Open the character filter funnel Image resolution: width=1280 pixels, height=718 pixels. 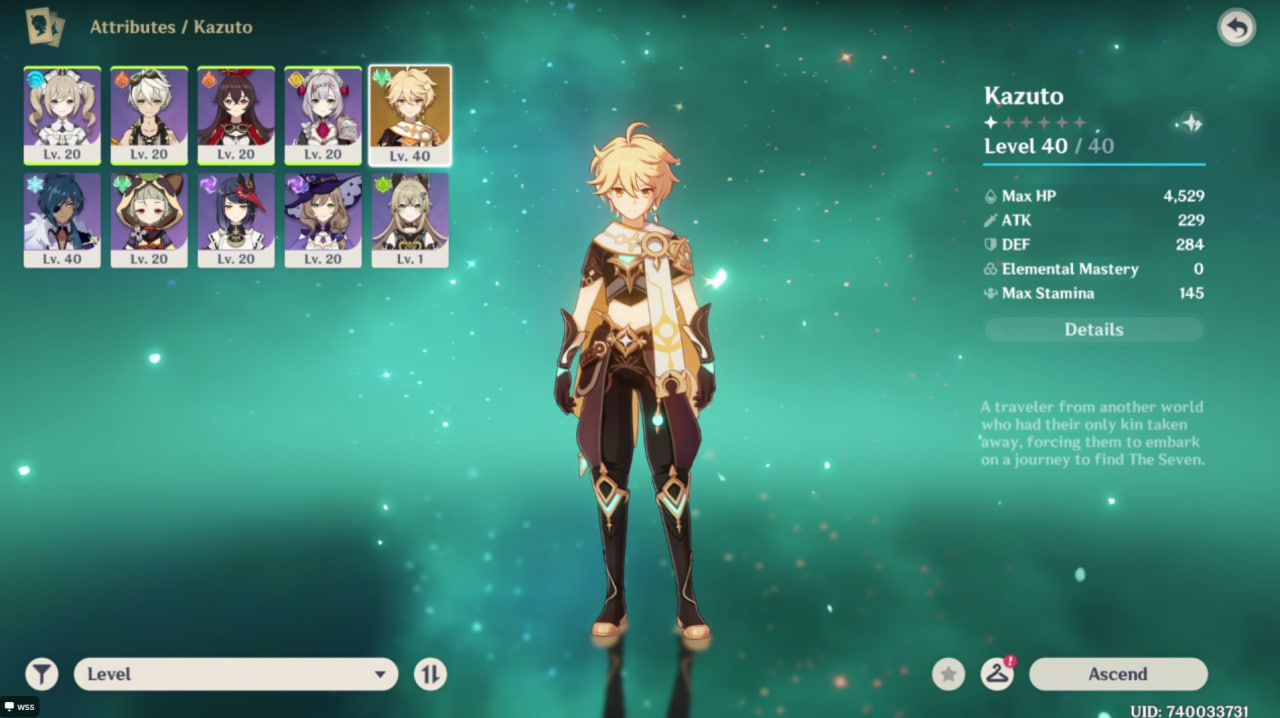(x=41, y=674)
